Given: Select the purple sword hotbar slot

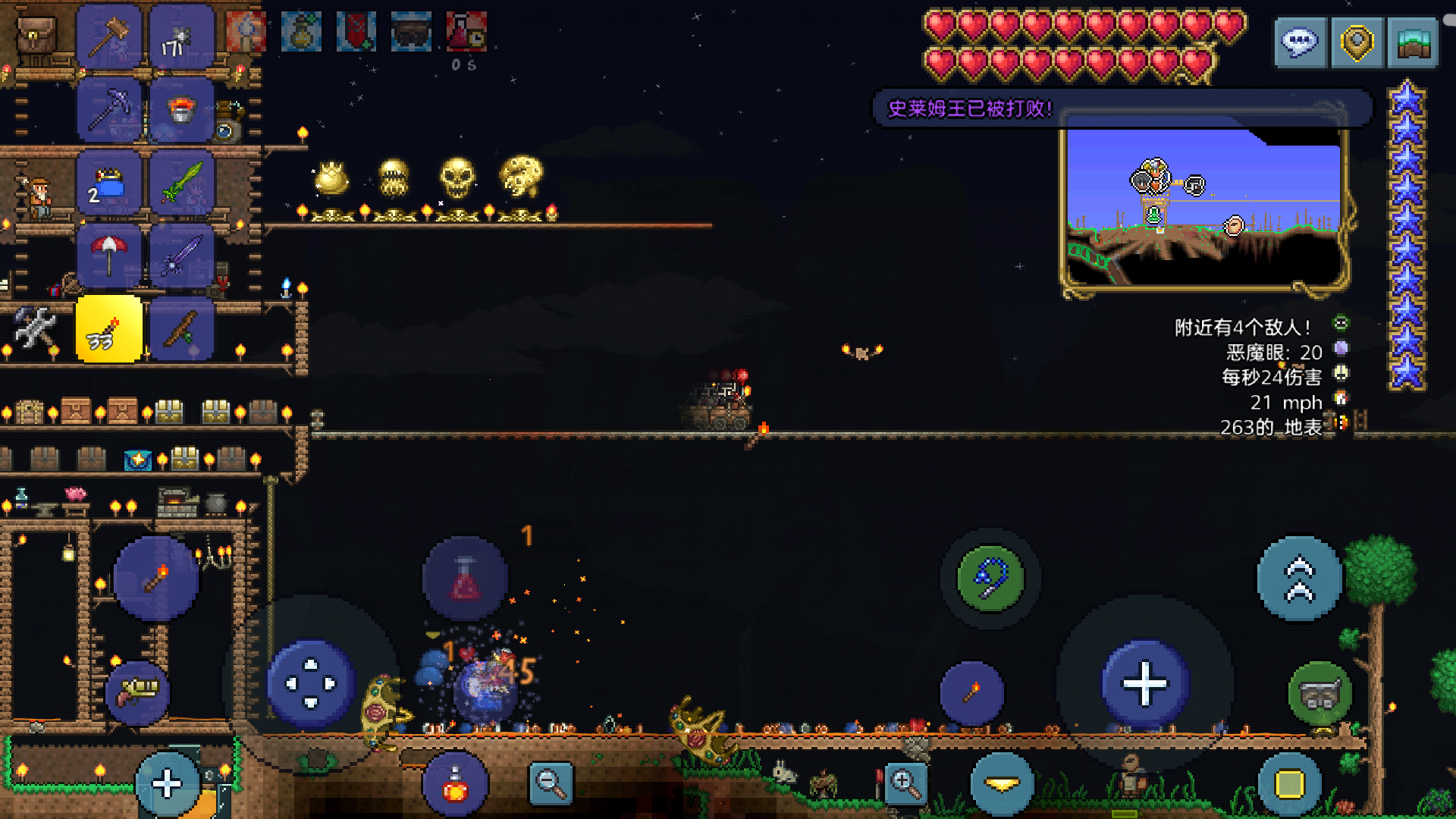Looking at the screenshot, I should click(x=181, y=256).
